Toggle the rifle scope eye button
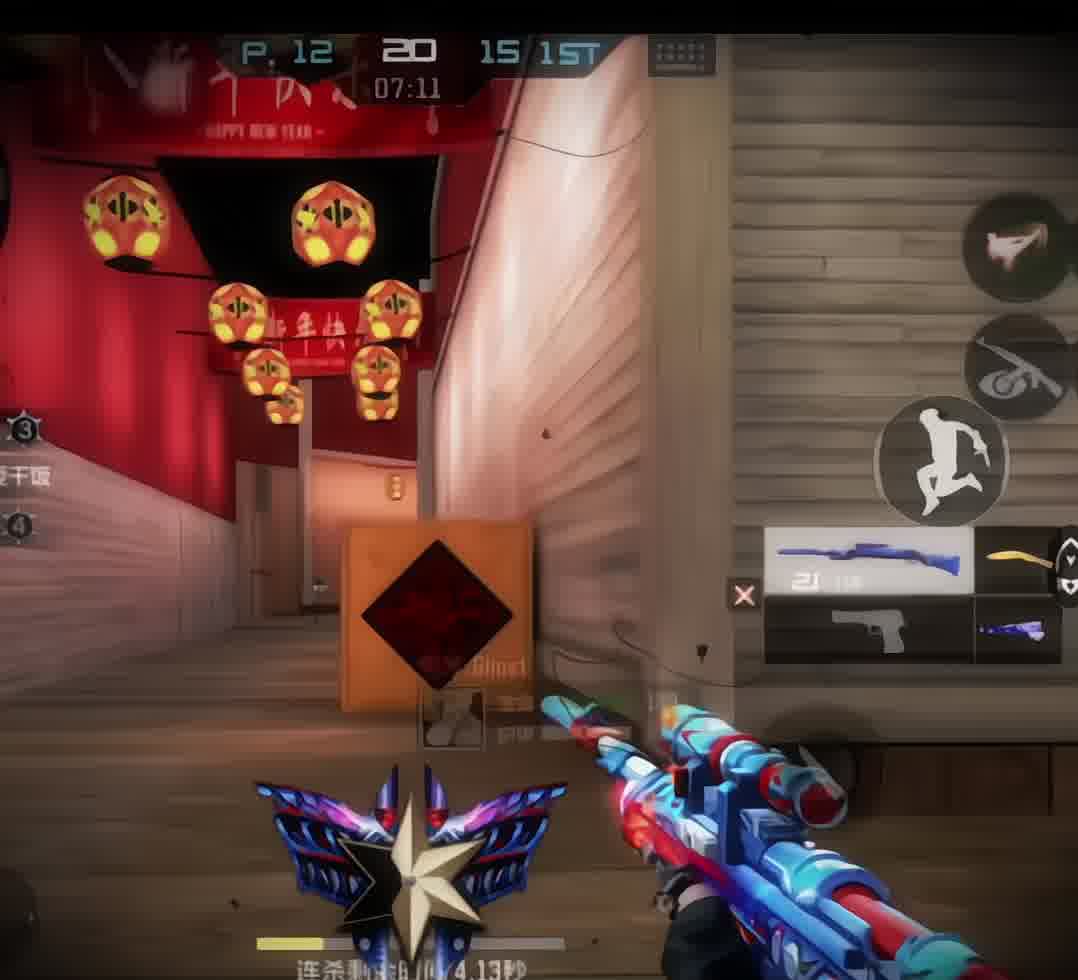Viewport: 1078px width, 980px height. (x=1018, y=368)
